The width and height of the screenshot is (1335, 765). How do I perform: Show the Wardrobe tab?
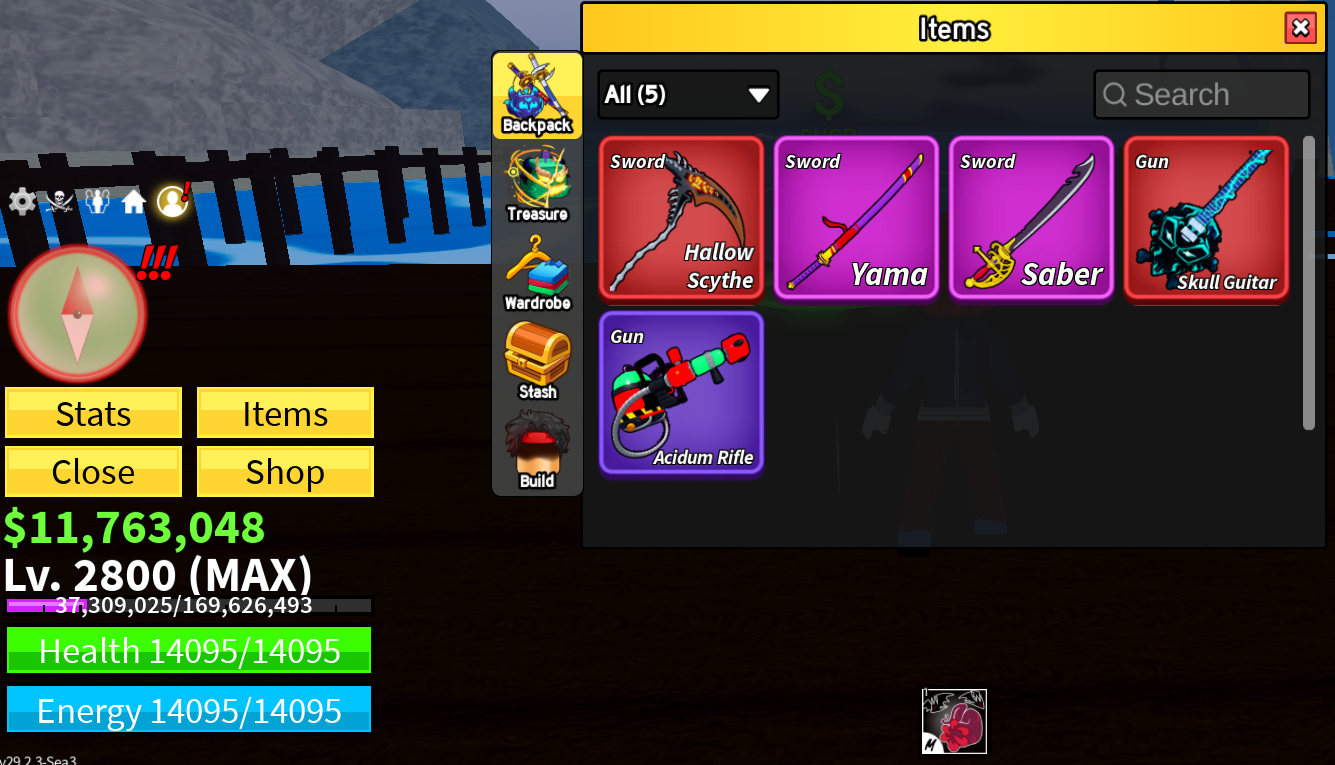[537, 274]
